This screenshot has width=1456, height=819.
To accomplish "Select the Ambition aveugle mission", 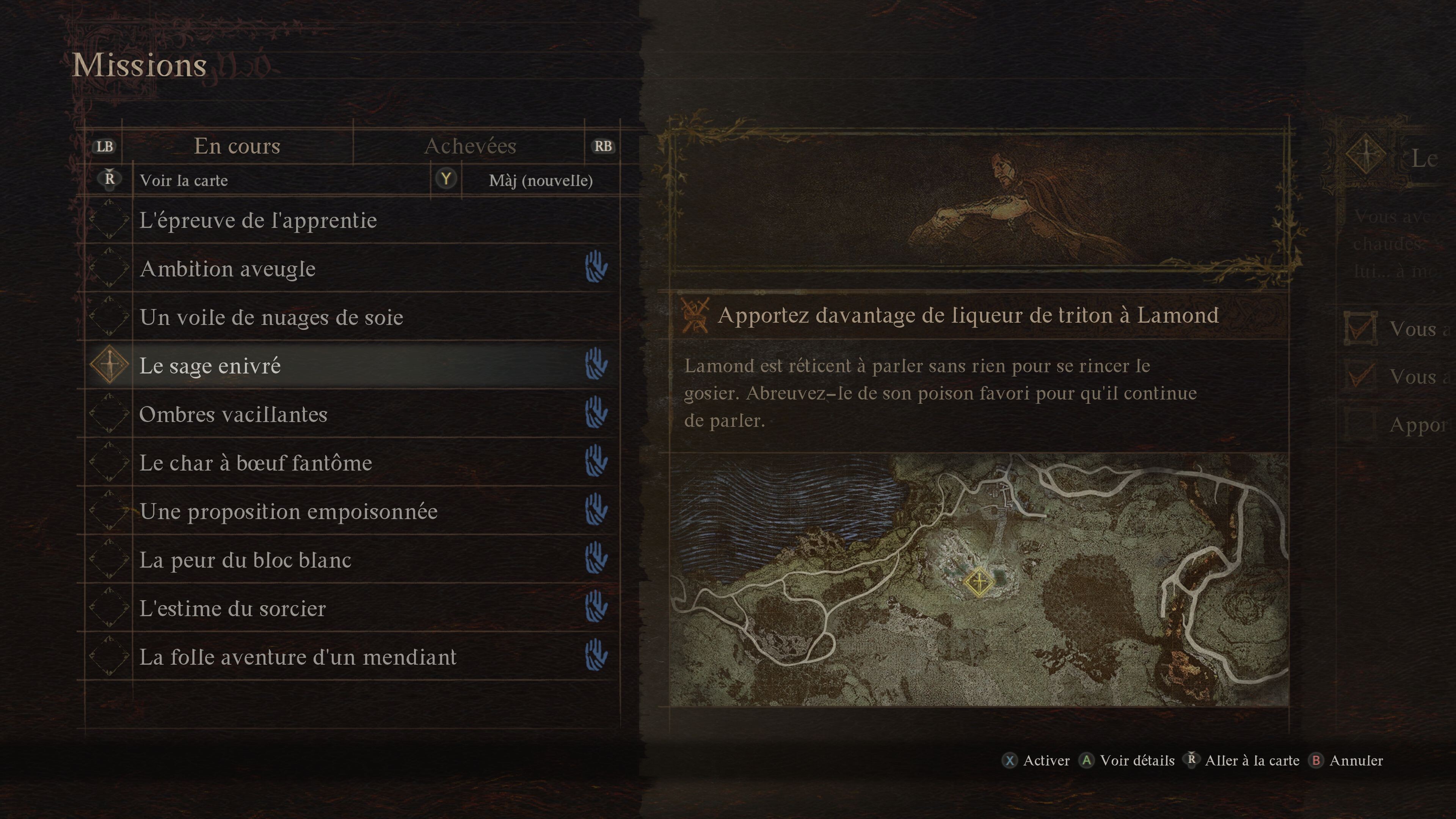I will [227, 268].
